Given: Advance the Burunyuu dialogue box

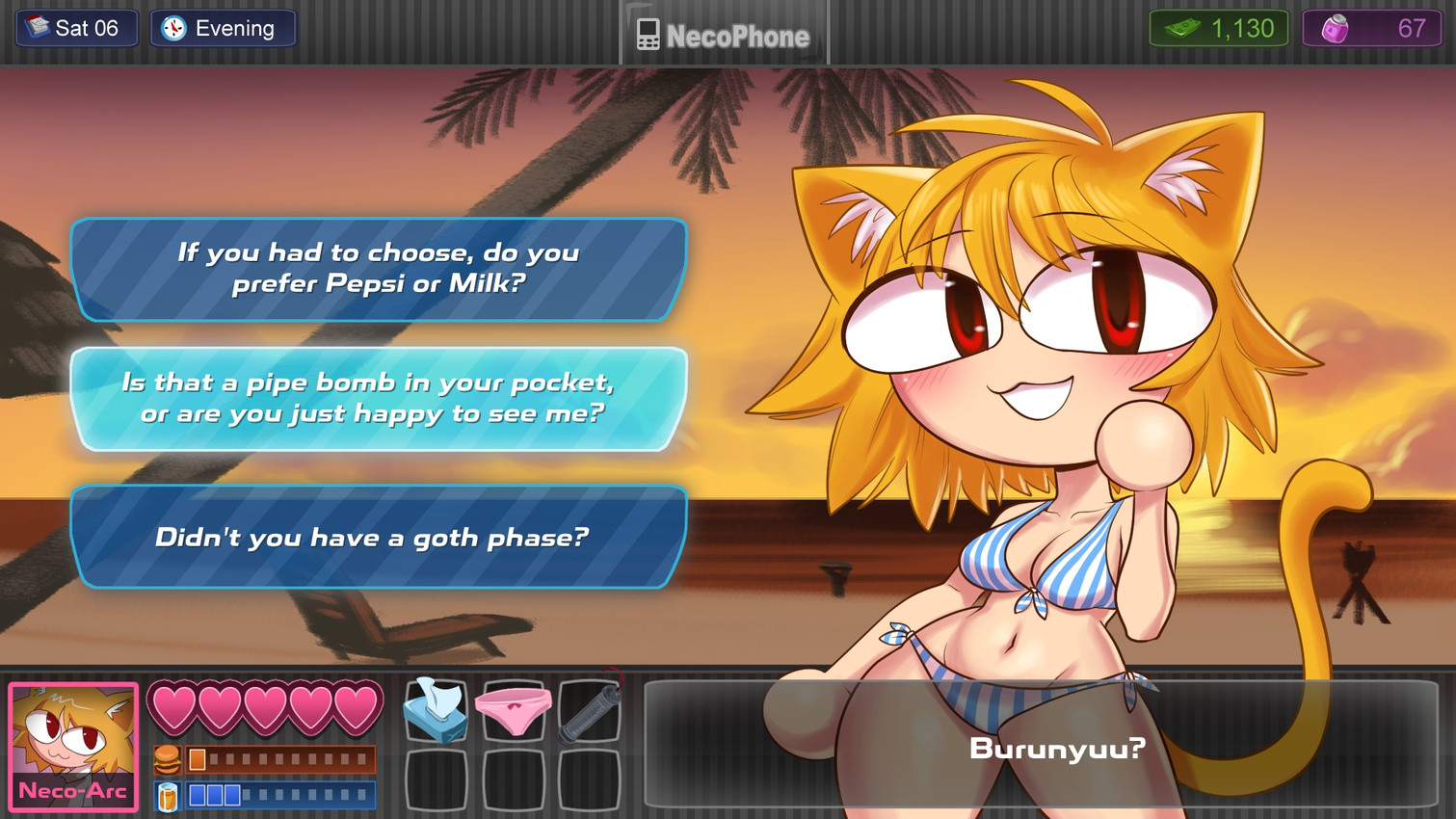Looking at the screenshot, I should [1041, 744].
